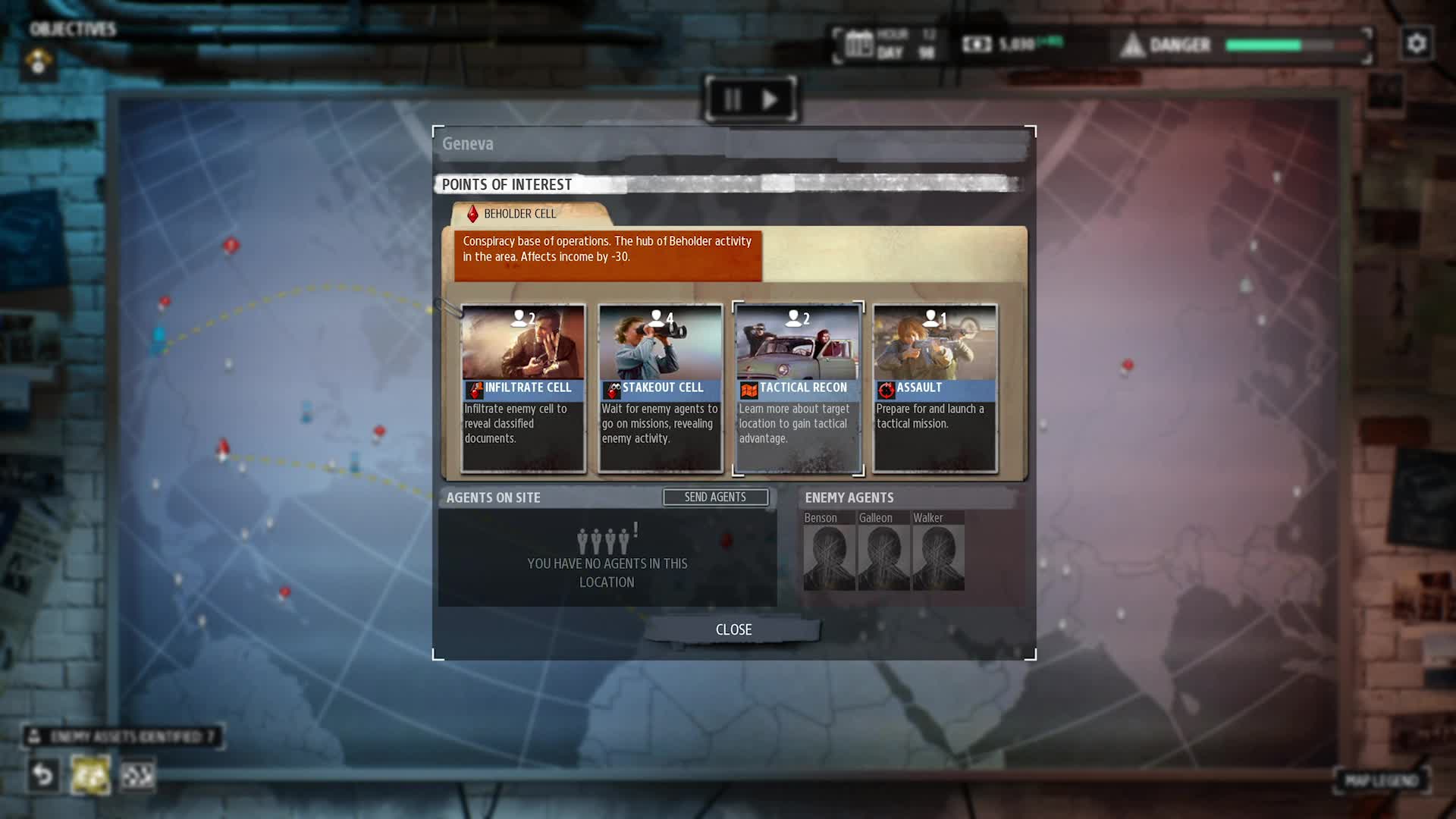Expand the Objectives tracker icon
The height and width of the screenshot is (819, 1456).
point(38,61)
